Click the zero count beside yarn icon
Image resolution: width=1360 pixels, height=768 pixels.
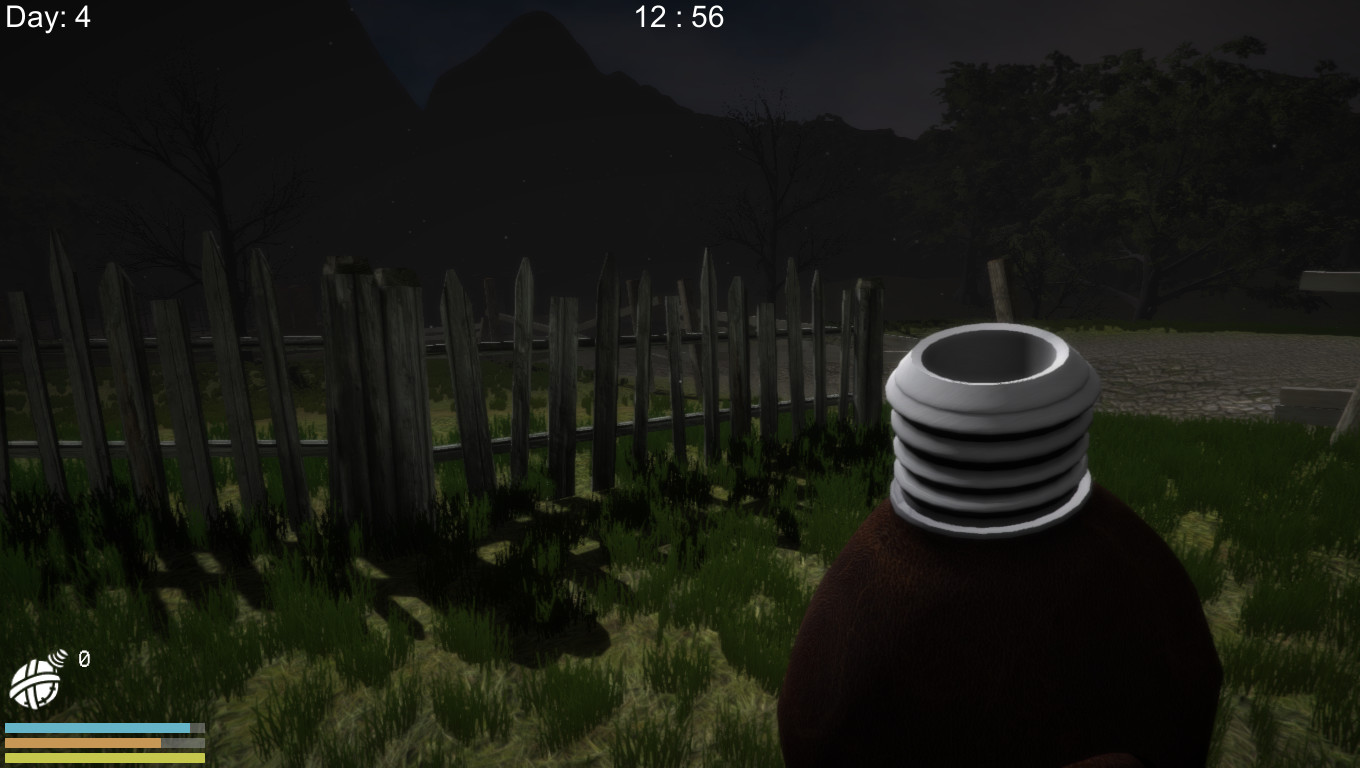[x=83, y=660]
